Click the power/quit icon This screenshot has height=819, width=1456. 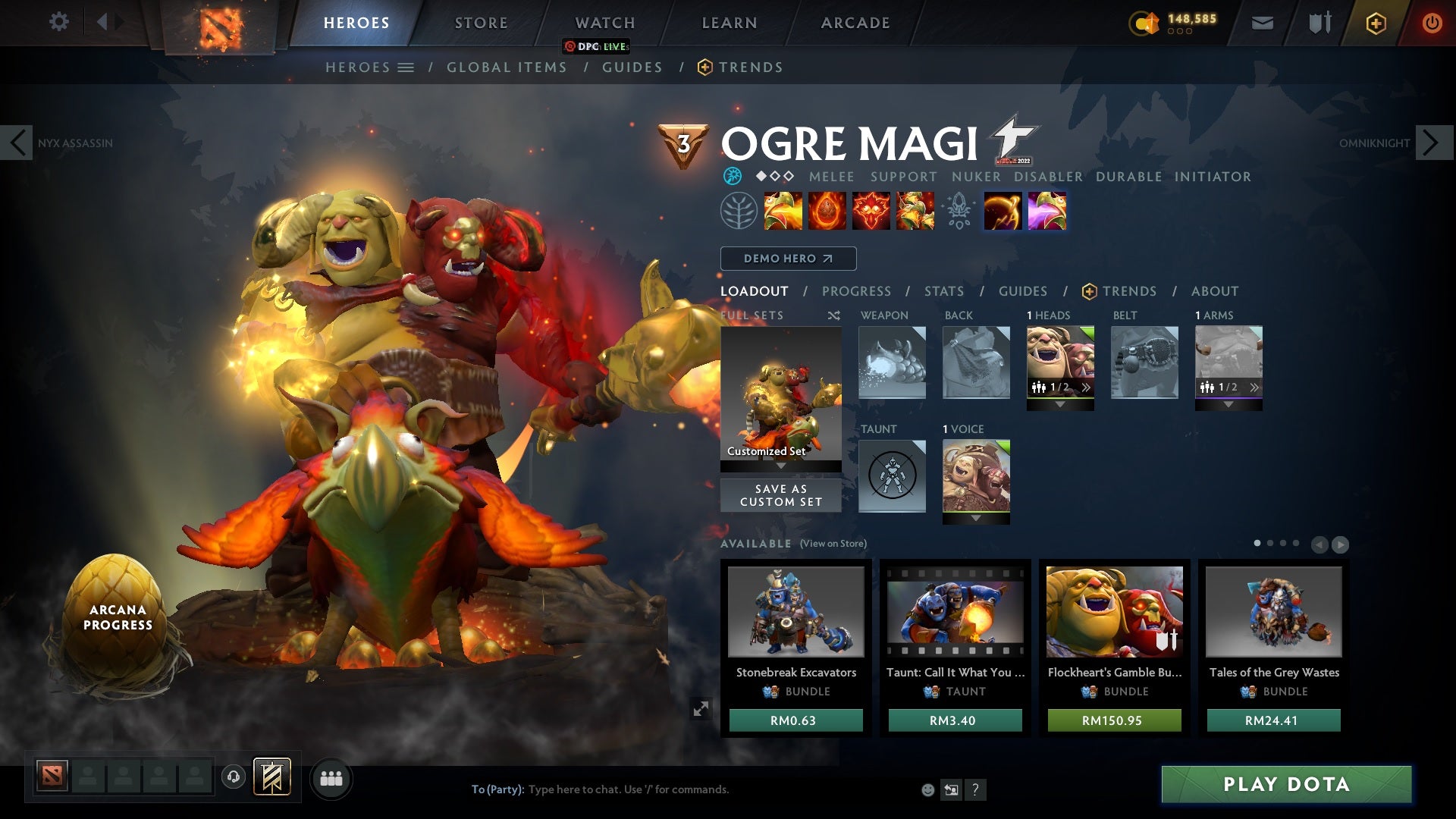click(x=1432, y=23)
